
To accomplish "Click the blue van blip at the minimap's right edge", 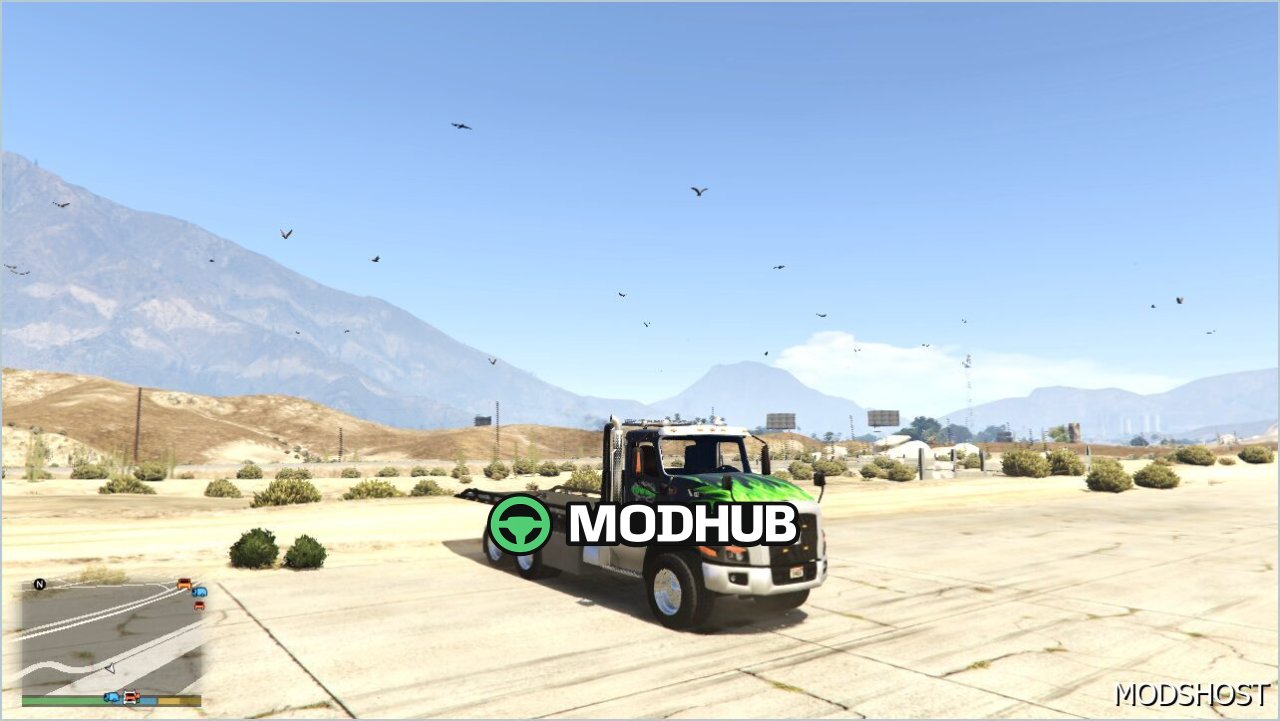I will 199,592.
